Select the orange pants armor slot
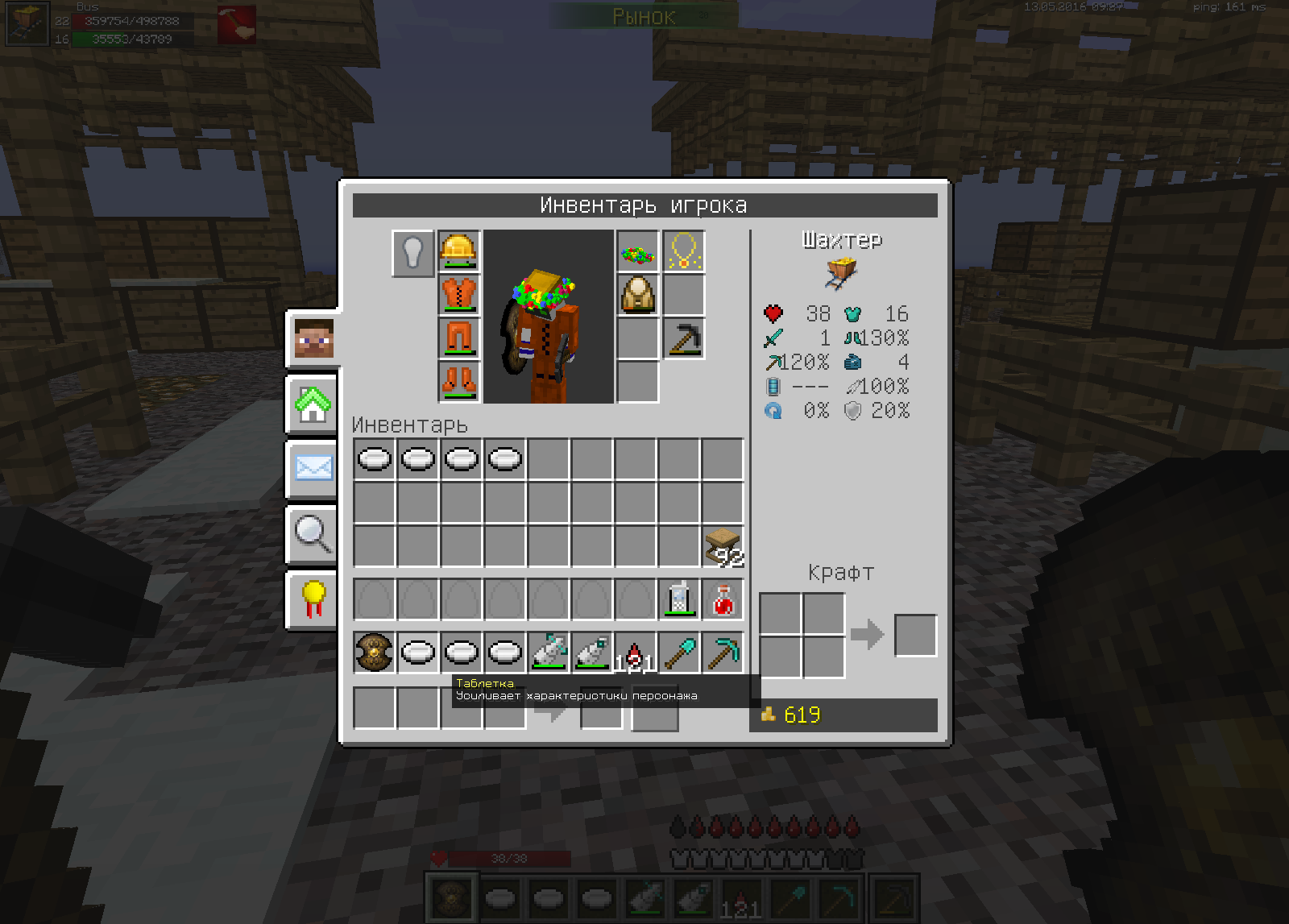The height and width of the screenshot is (924, 1289). [459, 338]
